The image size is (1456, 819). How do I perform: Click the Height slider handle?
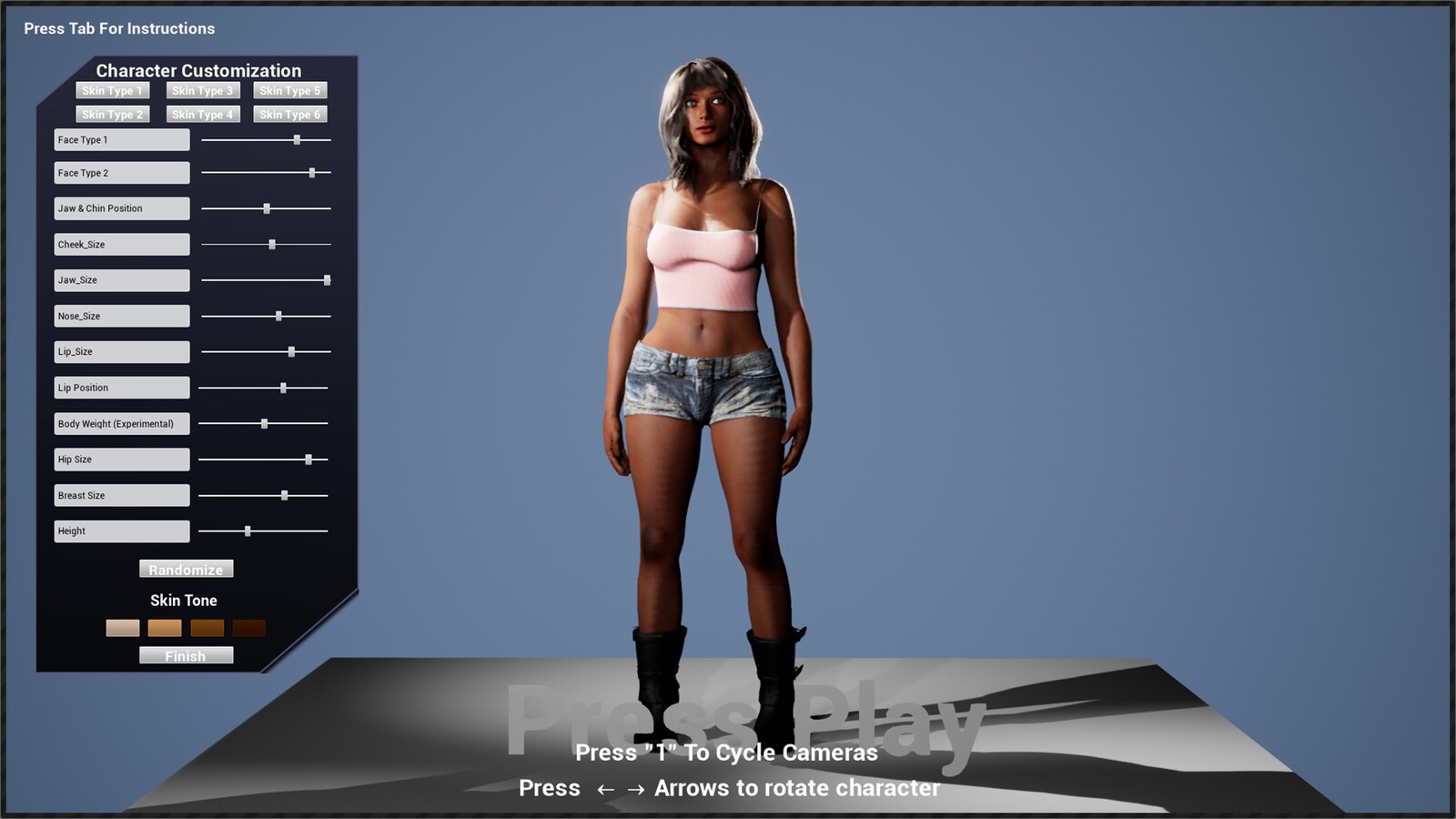click(x=249, y=530)
